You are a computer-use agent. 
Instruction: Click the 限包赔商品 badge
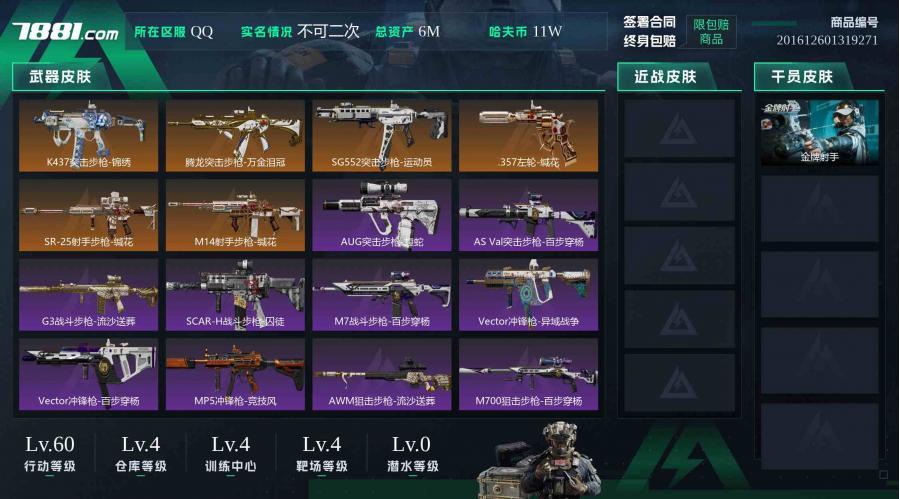tap(711, 32)
